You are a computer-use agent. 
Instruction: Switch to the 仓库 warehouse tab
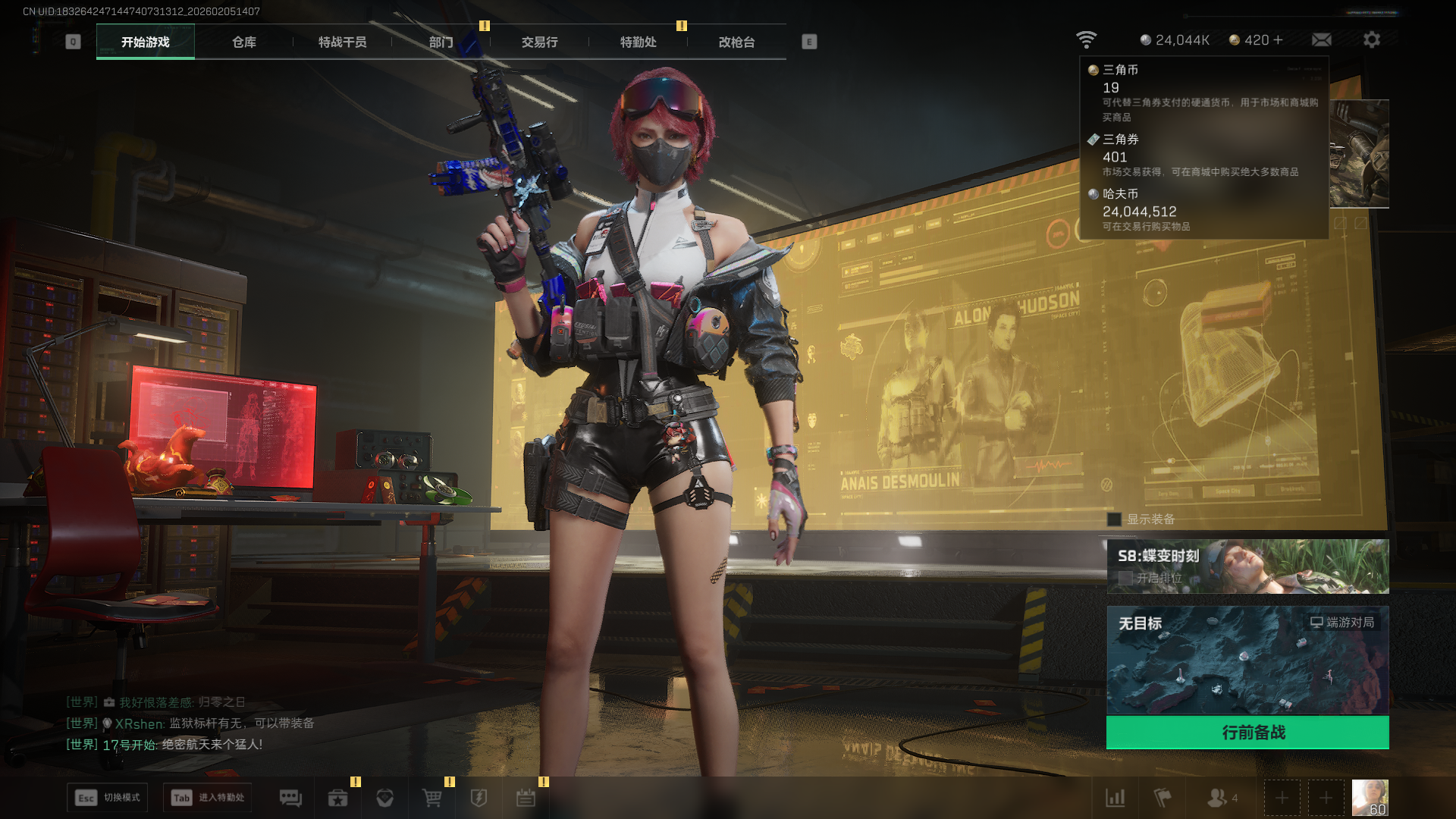point(243,42)
